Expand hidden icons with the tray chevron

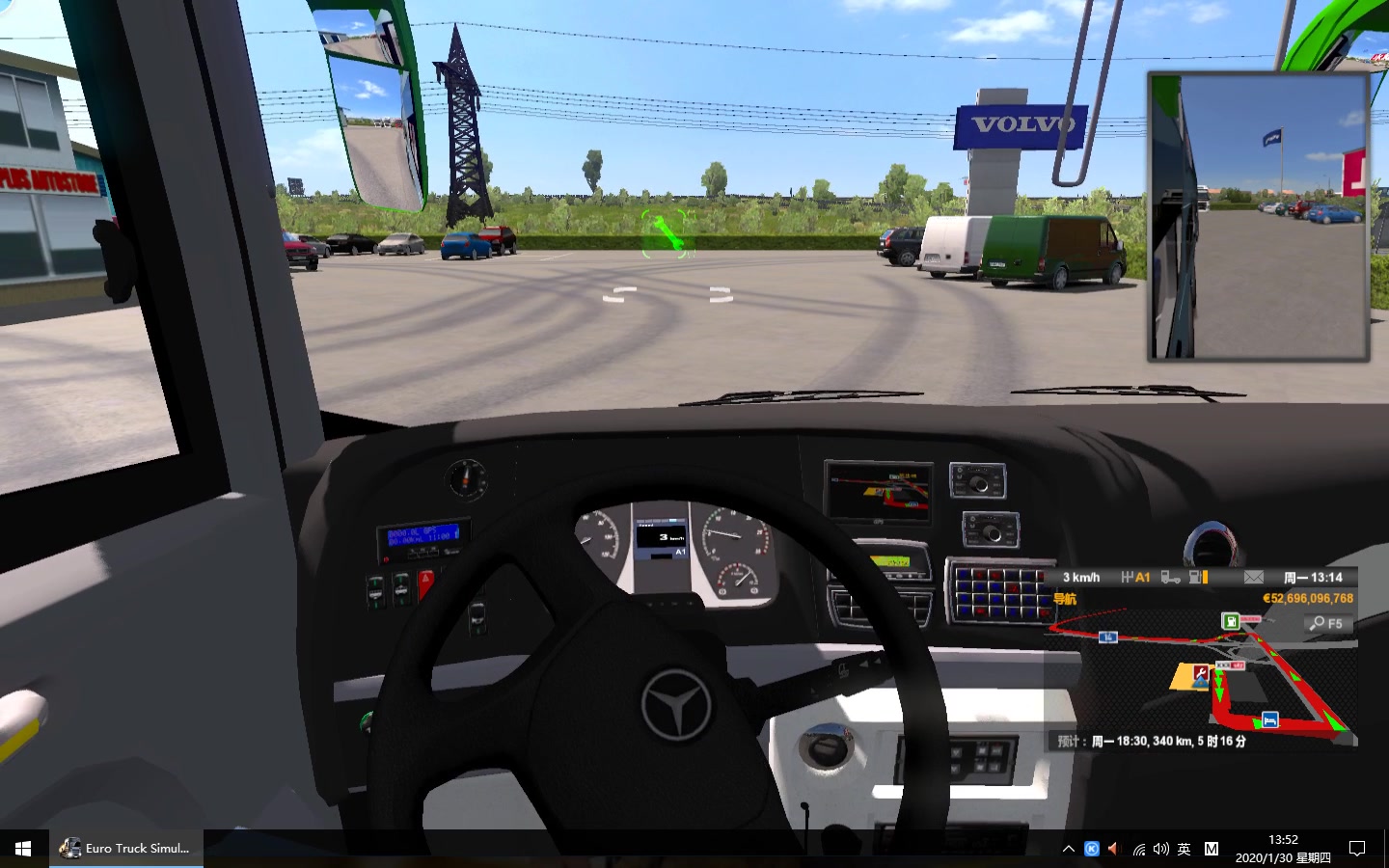(1068, 849)
